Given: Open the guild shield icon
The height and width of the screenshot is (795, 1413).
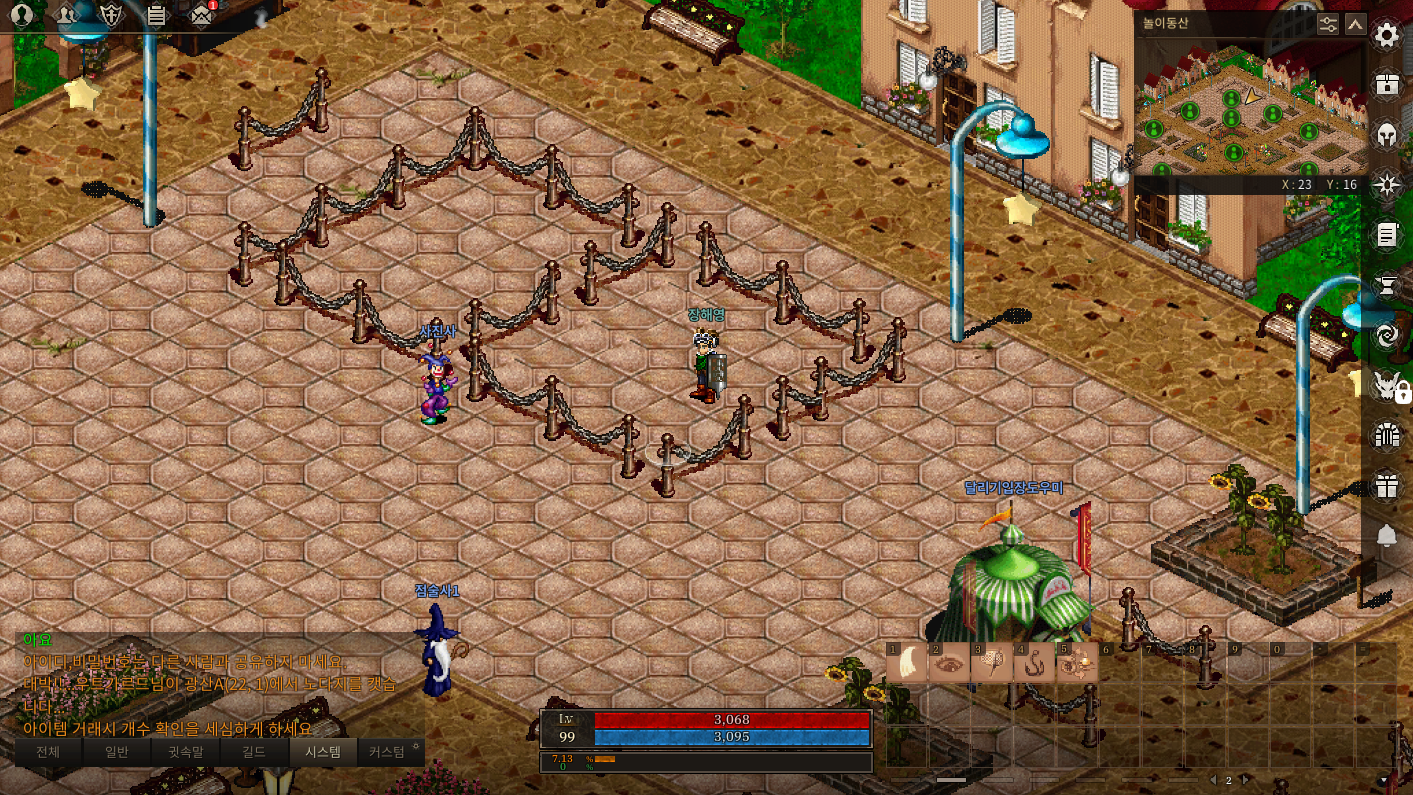Looking at the screenshot, I should (112, 15).
